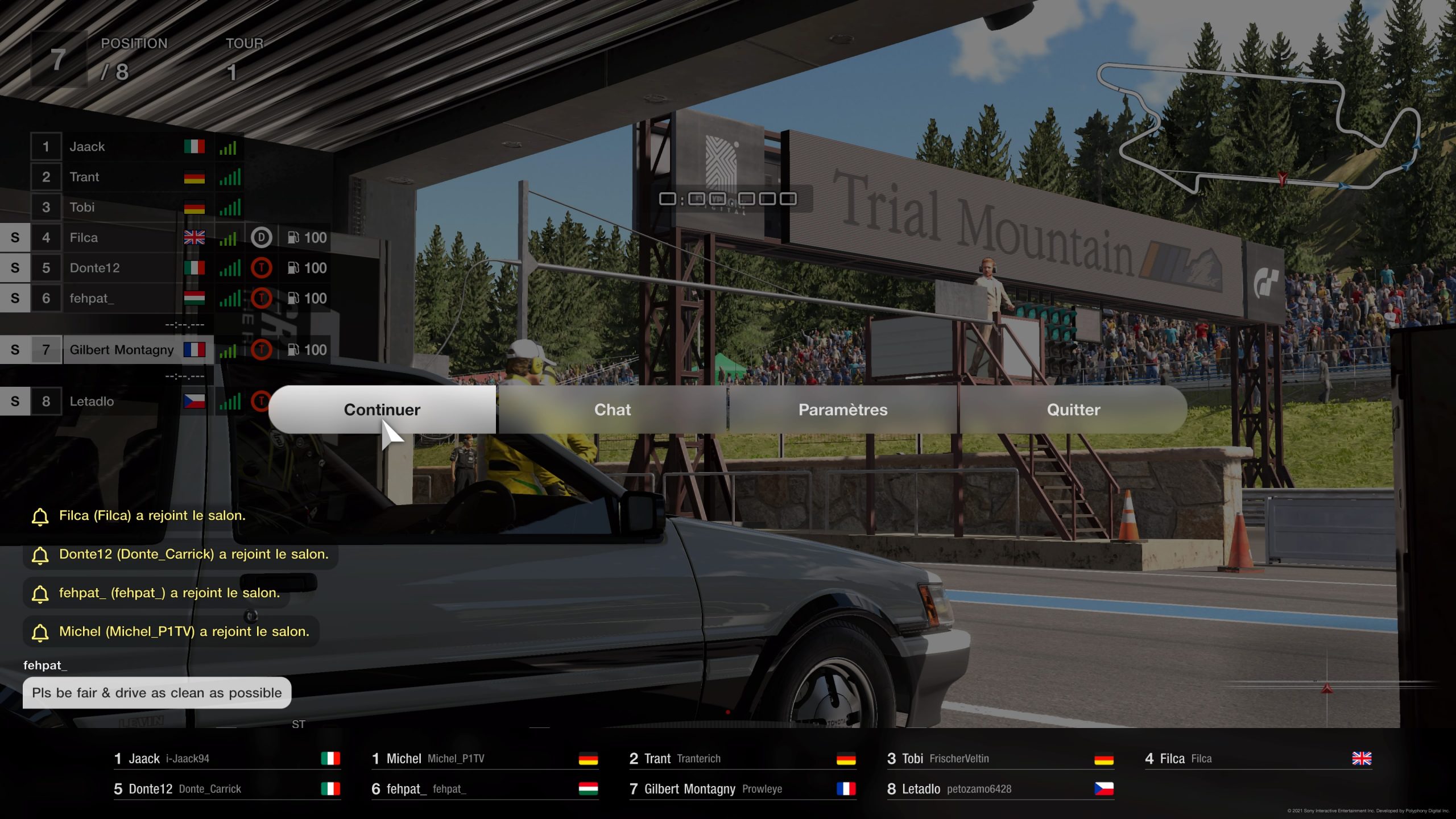Click the signal strength bars next to Jaack
This screenshot has height=819, width=1456.
227,146
